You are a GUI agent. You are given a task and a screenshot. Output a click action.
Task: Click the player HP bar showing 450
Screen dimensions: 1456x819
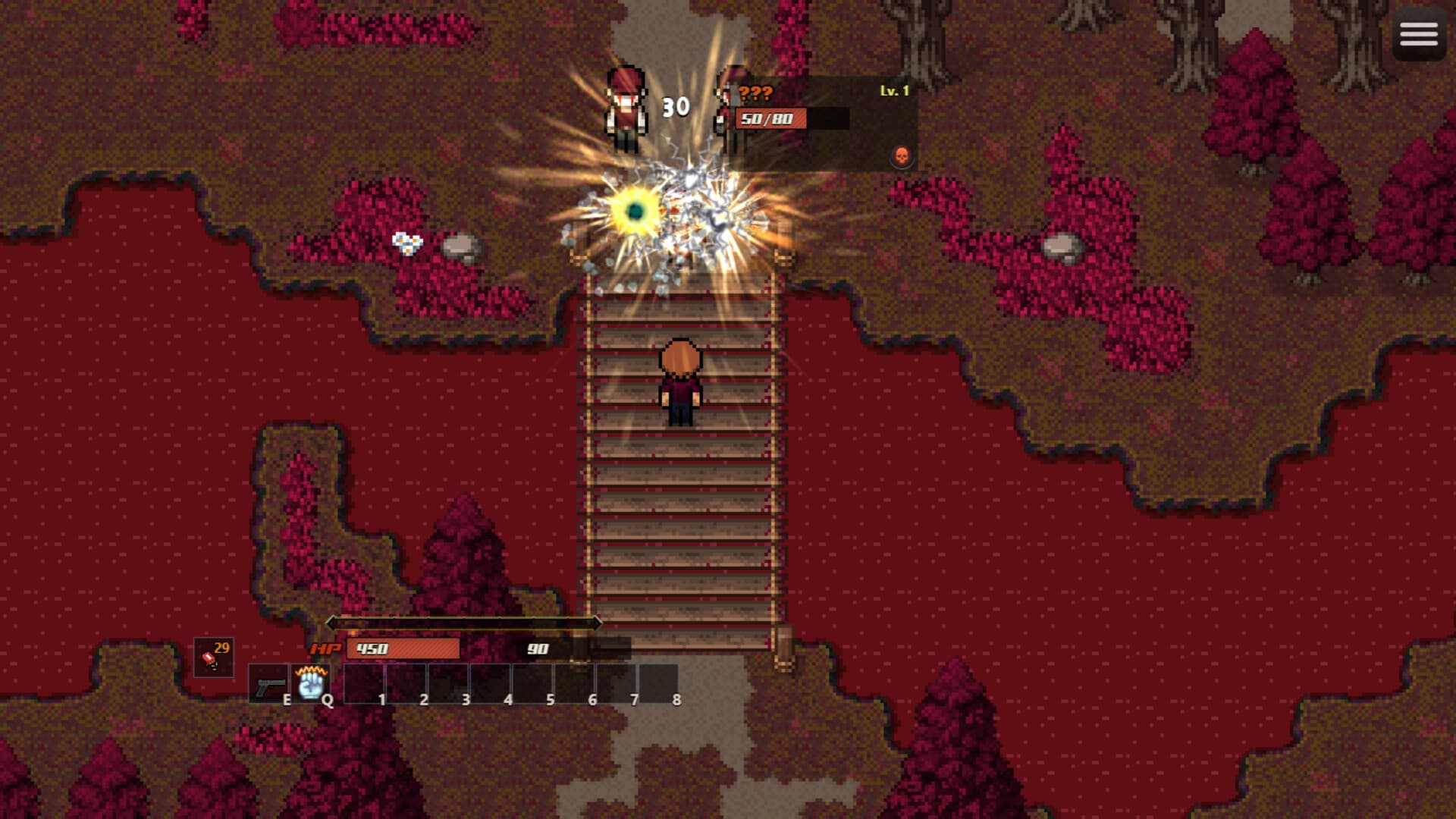pyautogui.click(x=402, y=649)
